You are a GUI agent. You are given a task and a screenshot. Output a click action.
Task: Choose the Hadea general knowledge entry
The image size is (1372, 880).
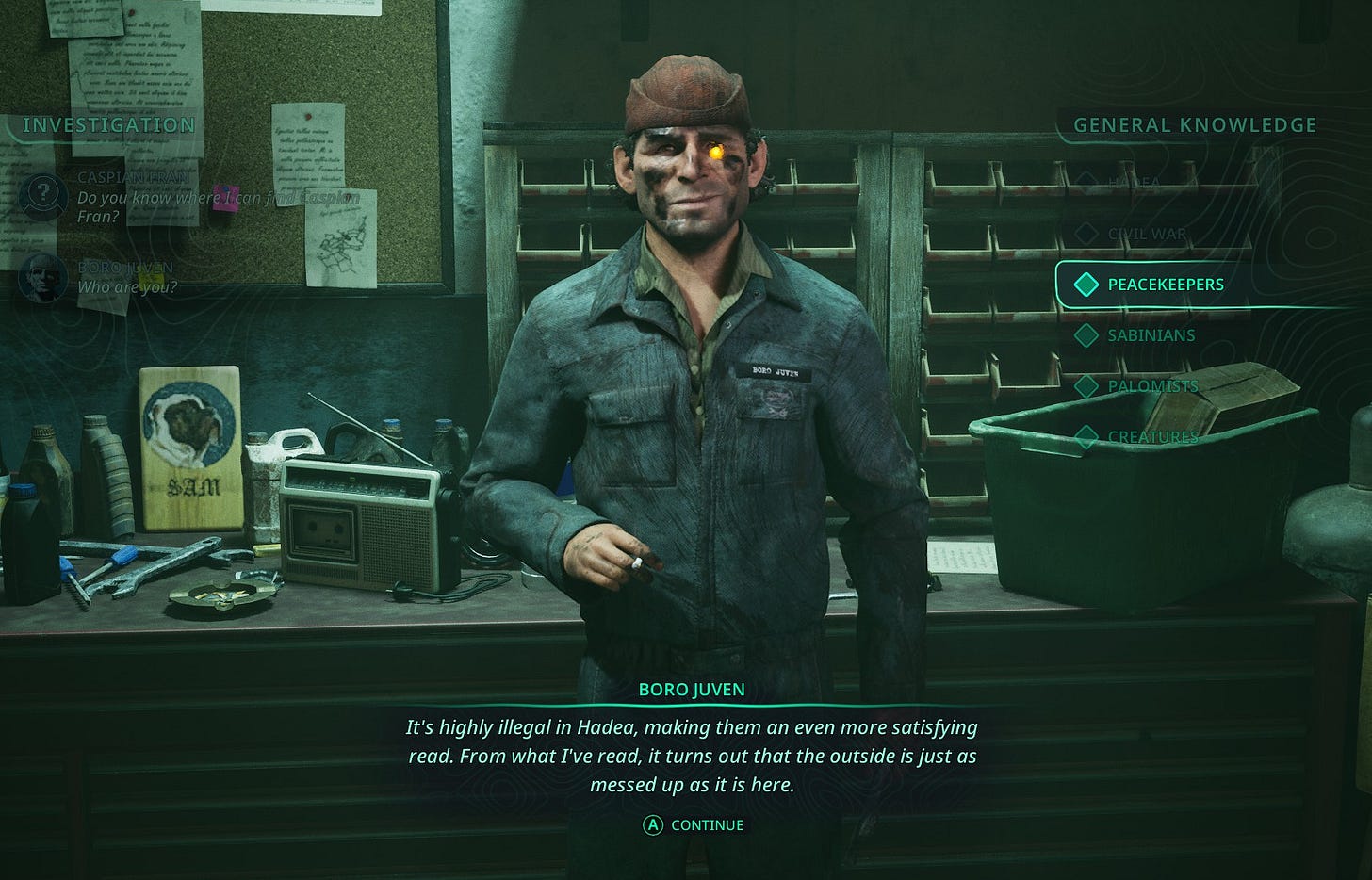click(x=1134, y=182)
